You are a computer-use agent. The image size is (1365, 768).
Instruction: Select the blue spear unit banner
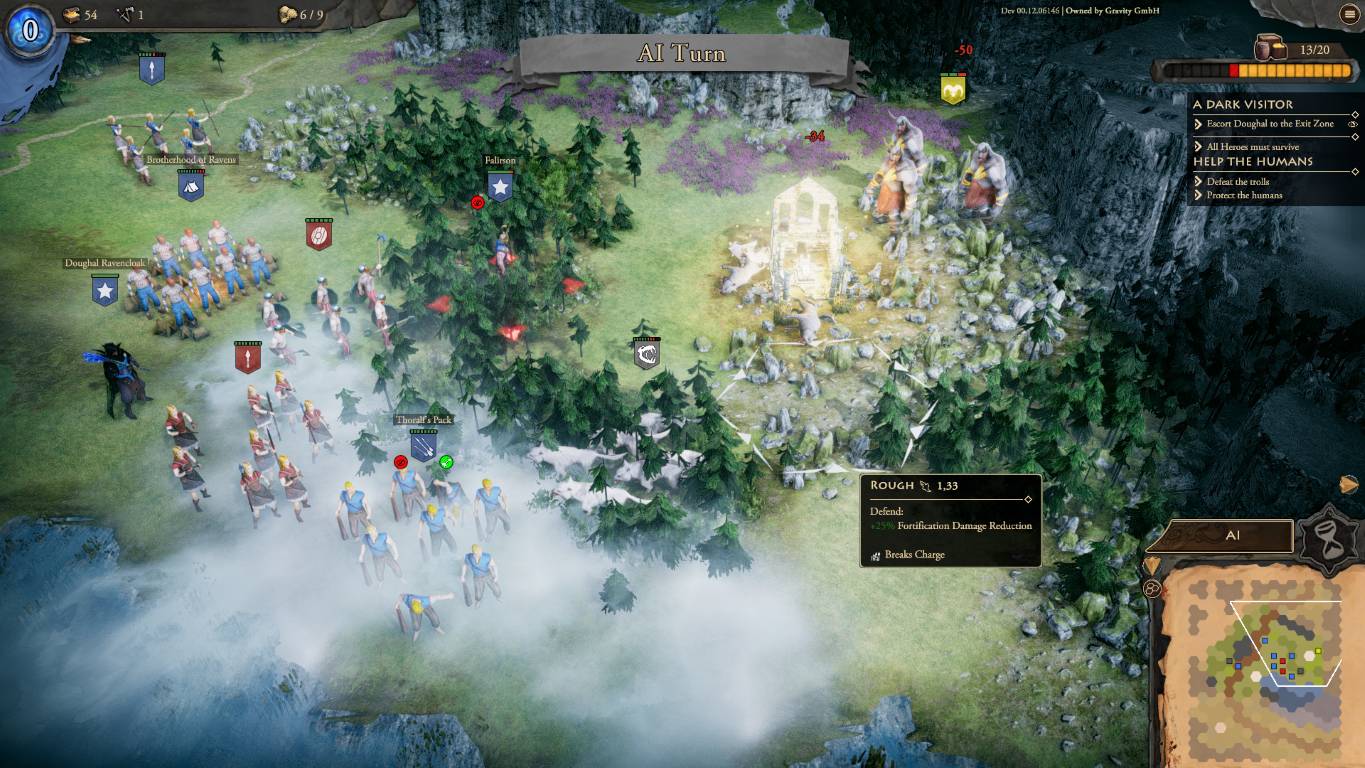coord(152,69)
